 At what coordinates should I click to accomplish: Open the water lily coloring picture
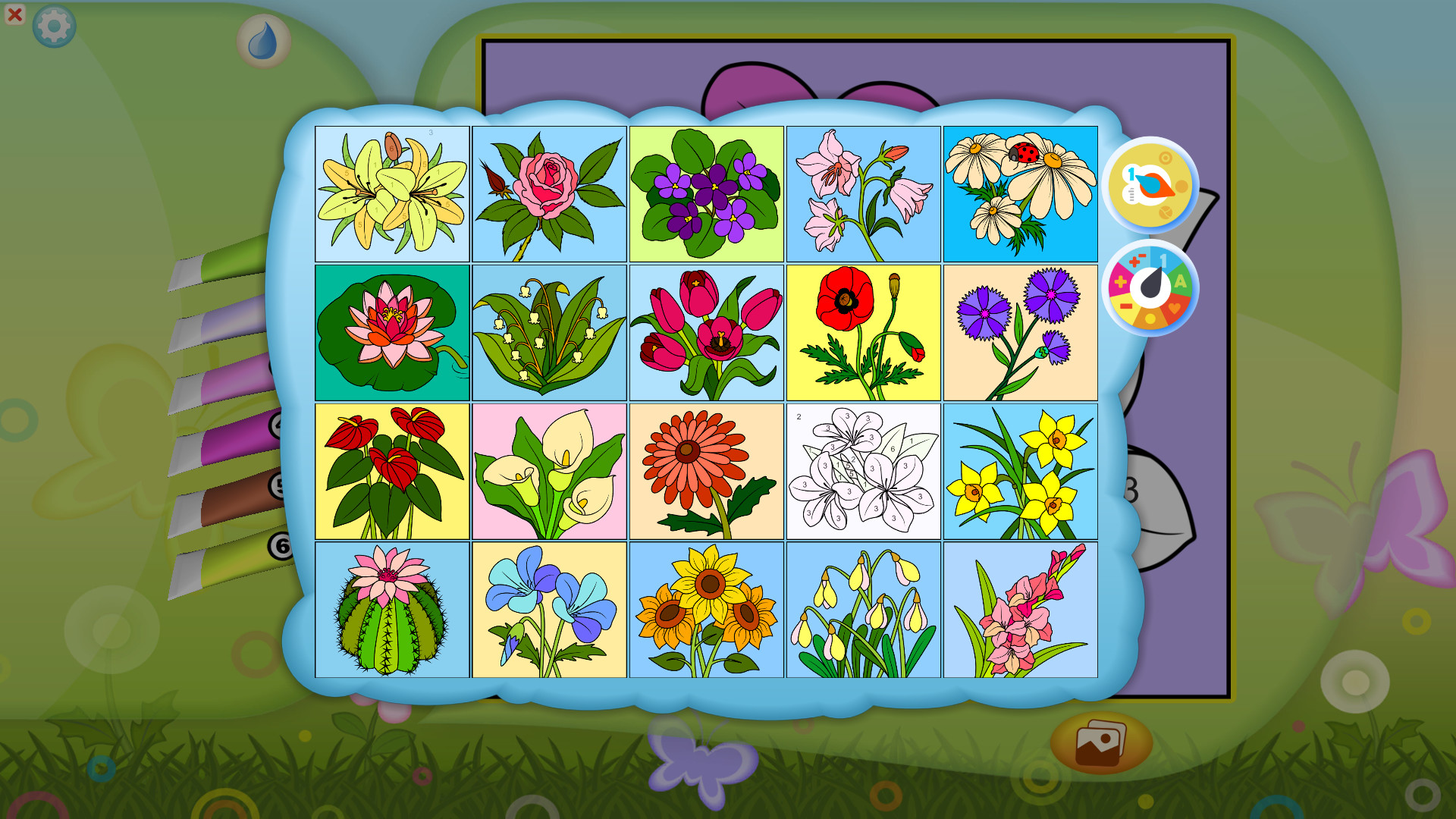click(x=392, y=332)
